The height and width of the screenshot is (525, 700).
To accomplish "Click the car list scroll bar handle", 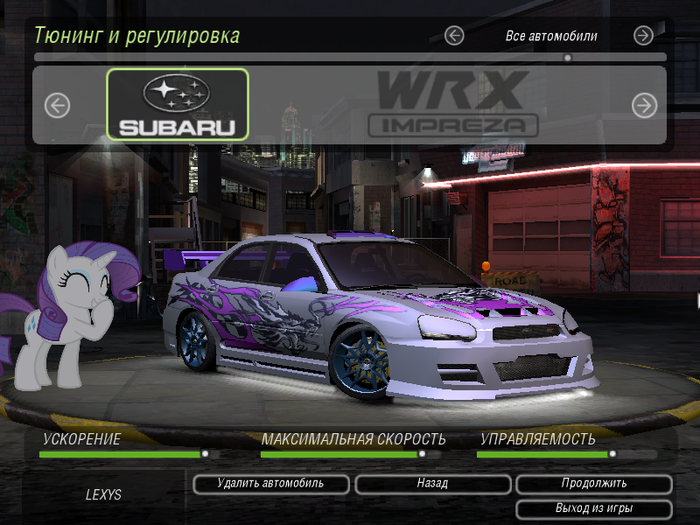I will pos(567,58).
